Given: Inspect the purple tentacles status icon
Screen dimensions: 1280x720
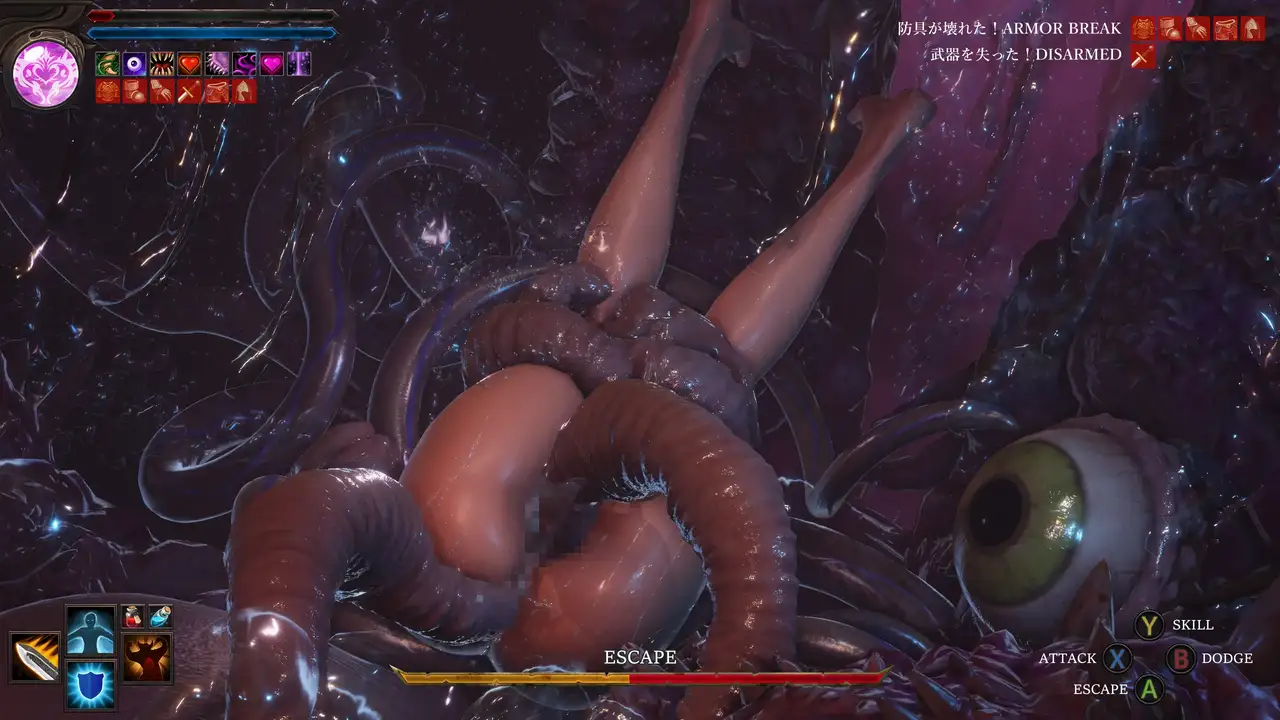Looking at the screenshot, I should [x=244, y=65].
